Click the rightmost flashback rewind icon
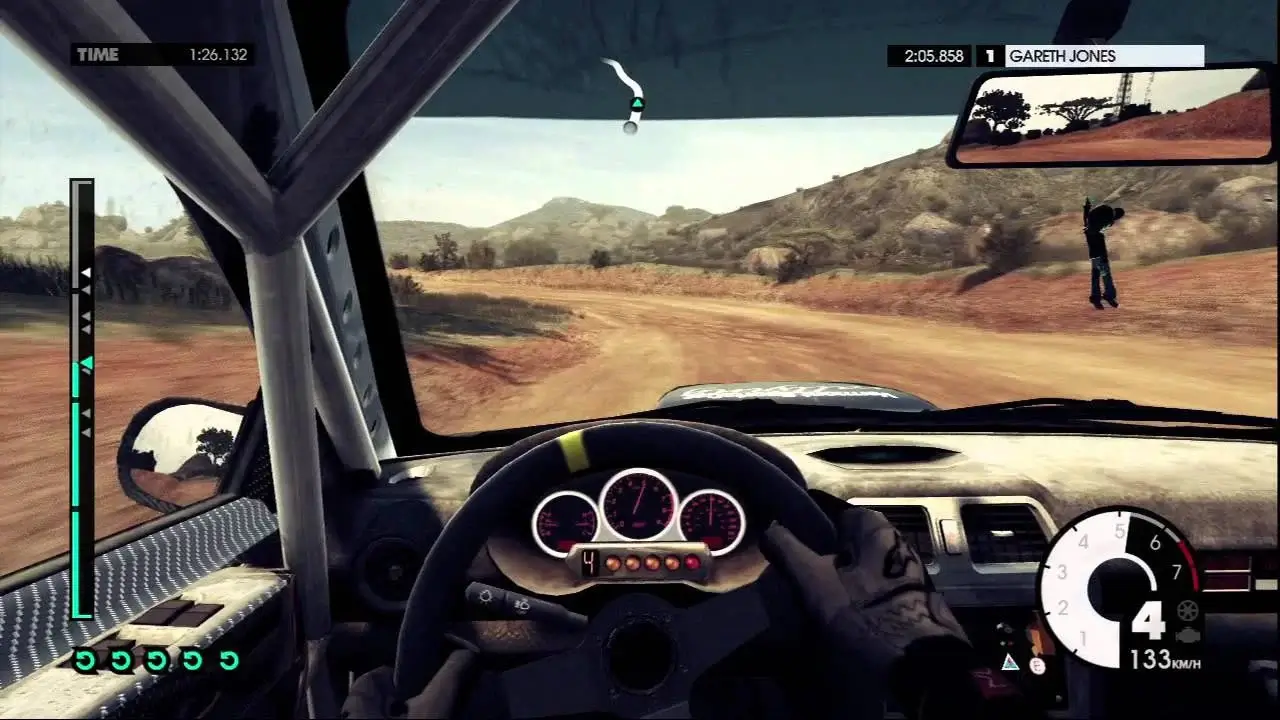 point(229,660)
